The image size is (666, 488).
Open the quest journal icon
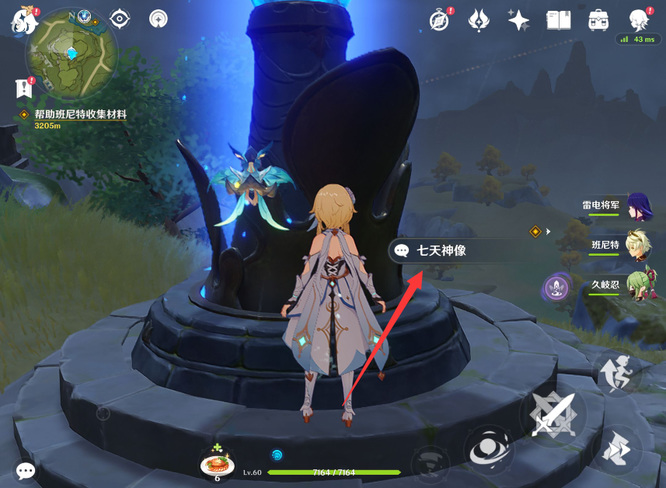(24, 89)
